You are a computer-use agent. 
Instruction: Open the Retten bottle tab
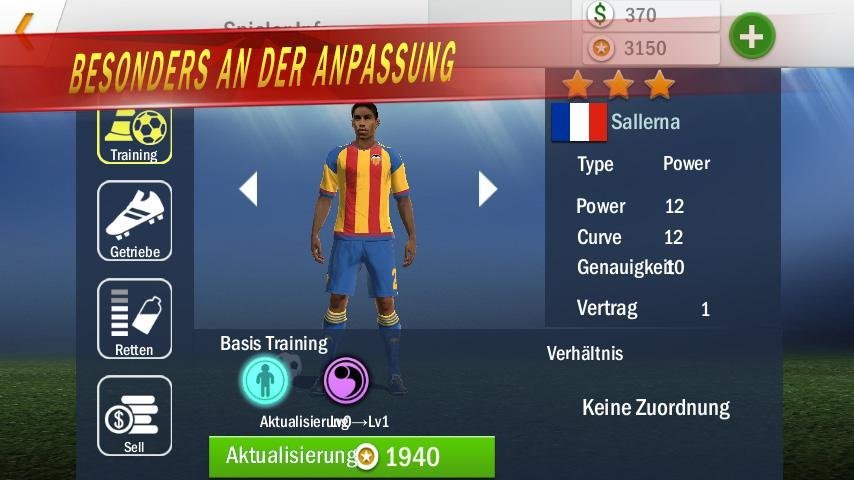(134, 319)
